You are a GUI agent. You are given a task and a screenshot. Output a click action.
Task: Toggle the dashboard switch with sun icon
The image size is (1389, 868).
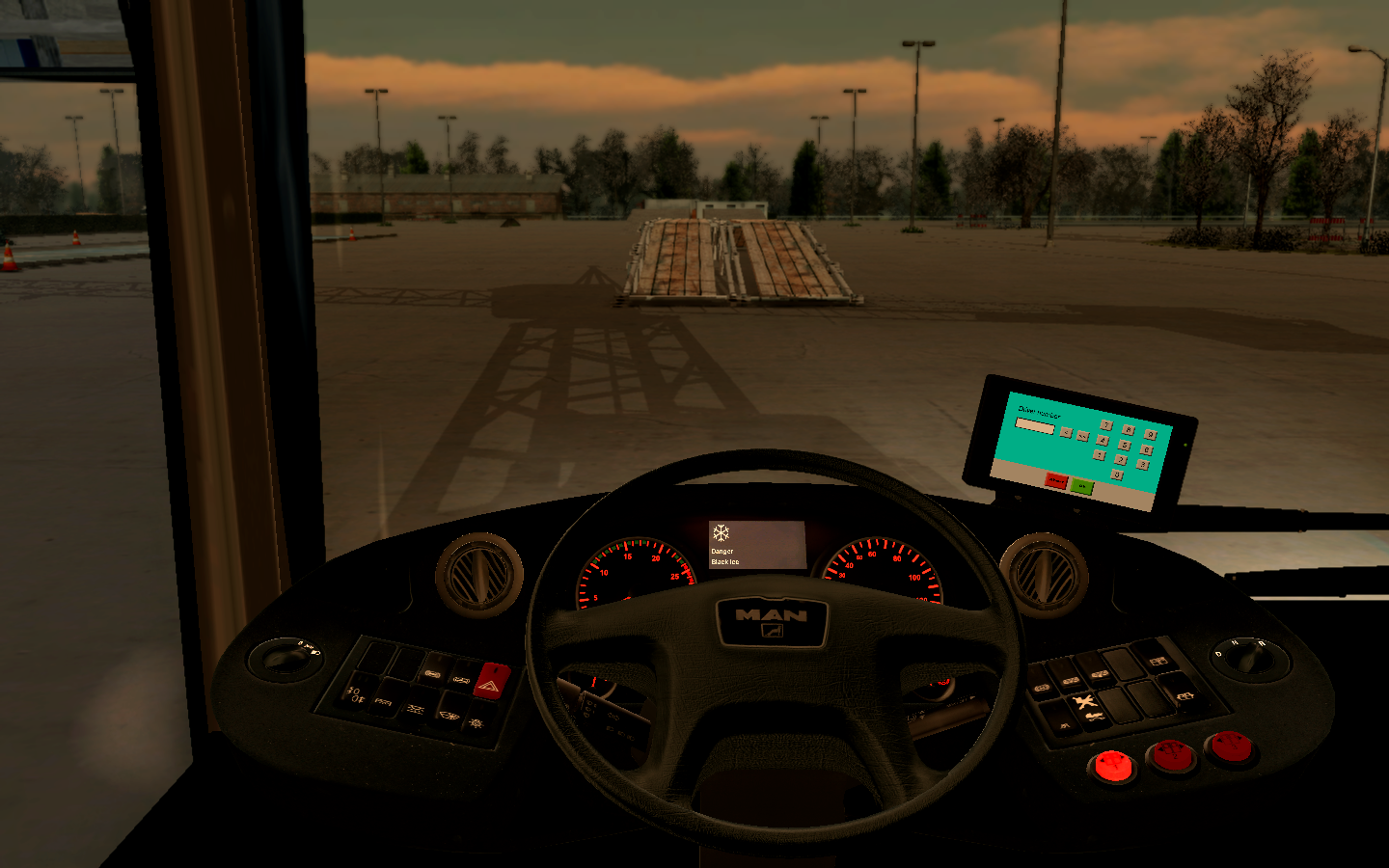tap(475, 721)
